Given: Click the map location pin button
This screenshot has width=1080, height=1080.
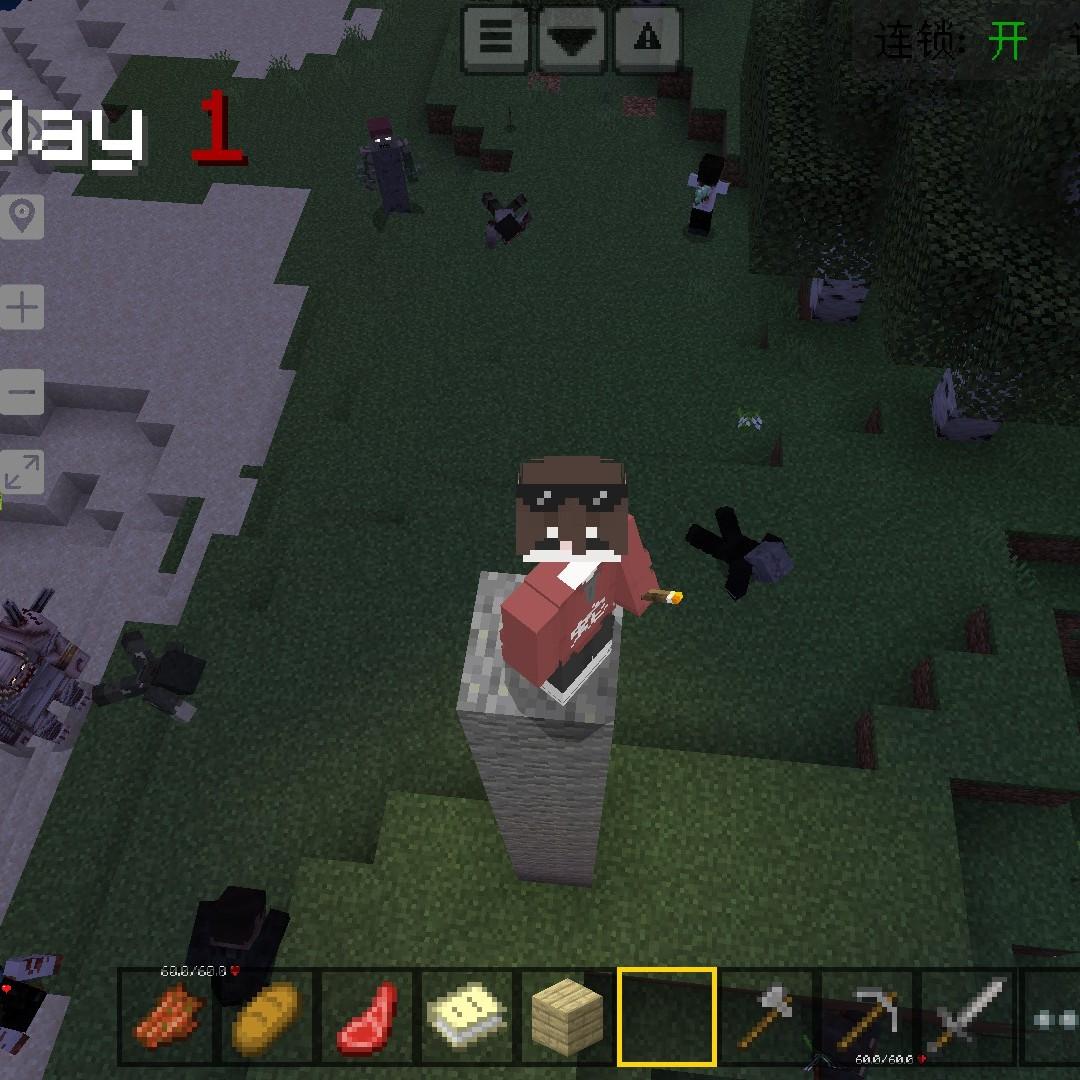Looking at the screenshot, I should [x=22, y=215].
